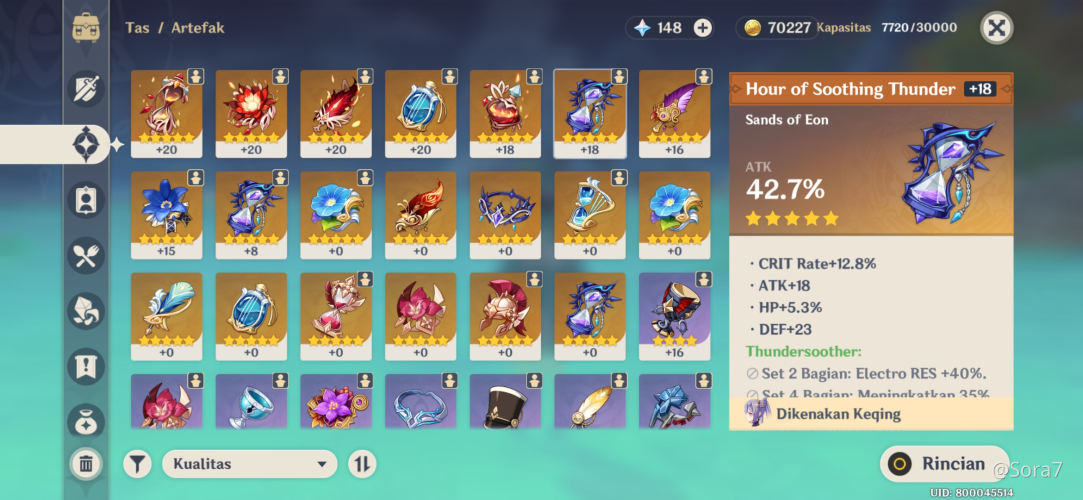Switch to the character development items tab

86,200
